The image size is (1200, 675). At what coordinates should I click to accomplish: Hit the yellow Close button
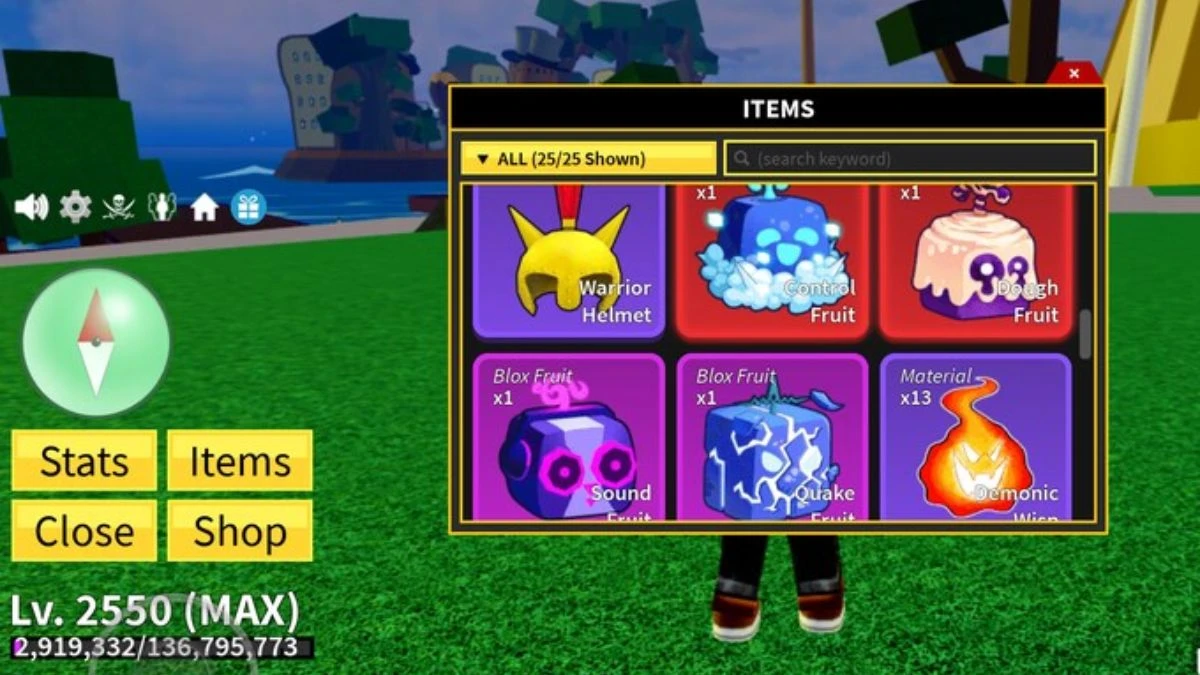[84, 531]
